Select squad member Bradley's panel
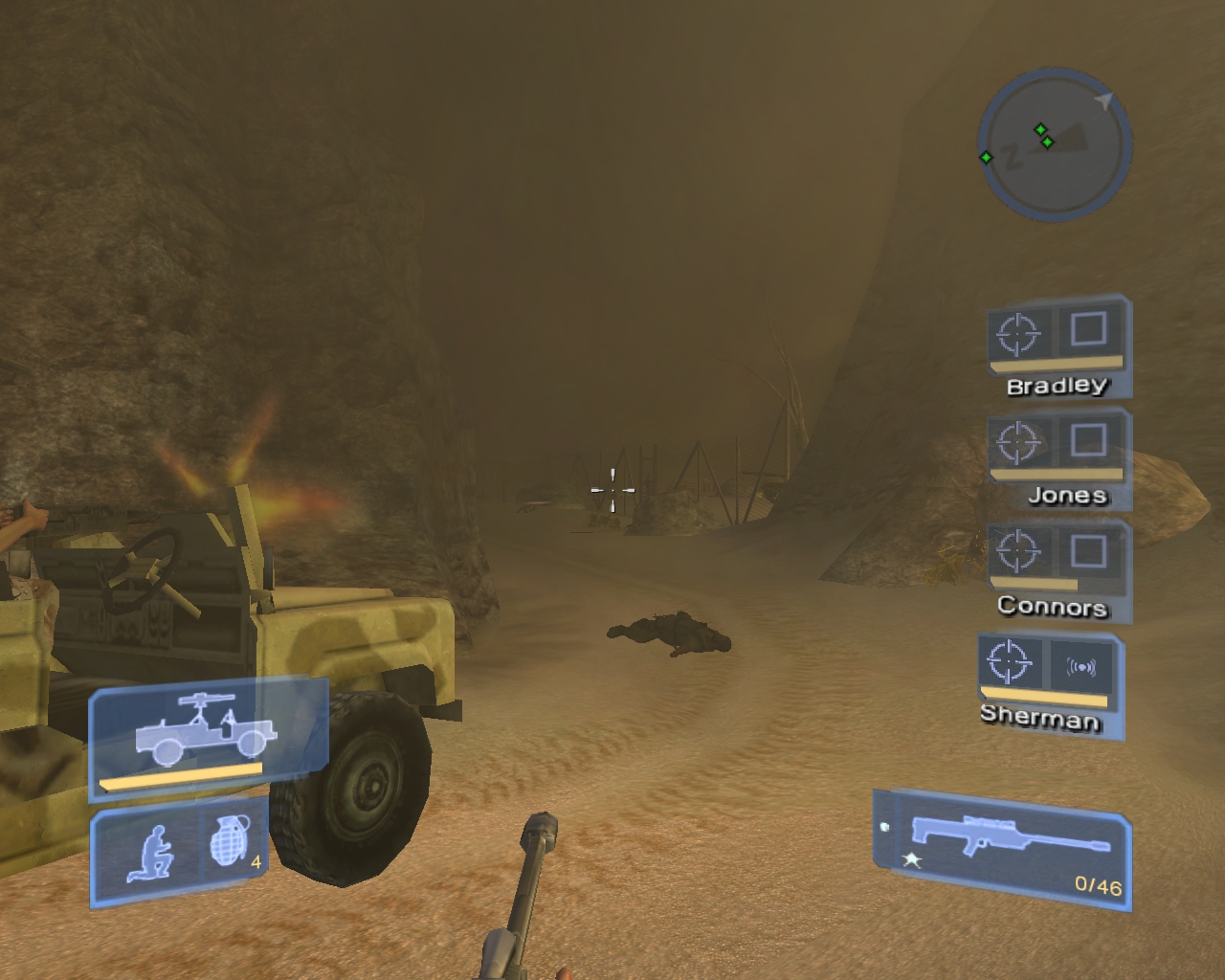1225x980 pixels. [1058, 348]
